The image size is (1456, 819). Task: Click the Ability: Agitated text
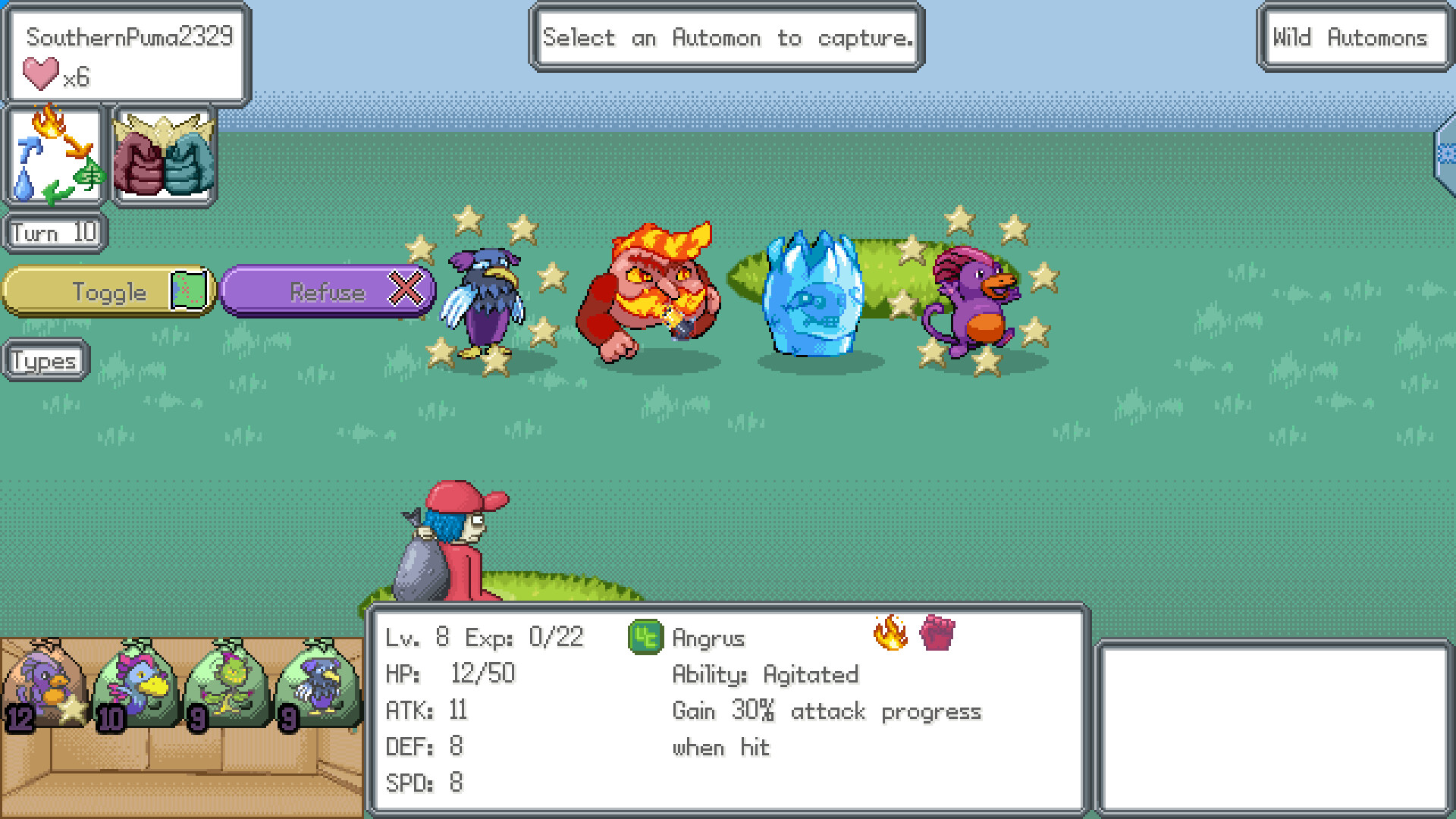pos(764,674)
